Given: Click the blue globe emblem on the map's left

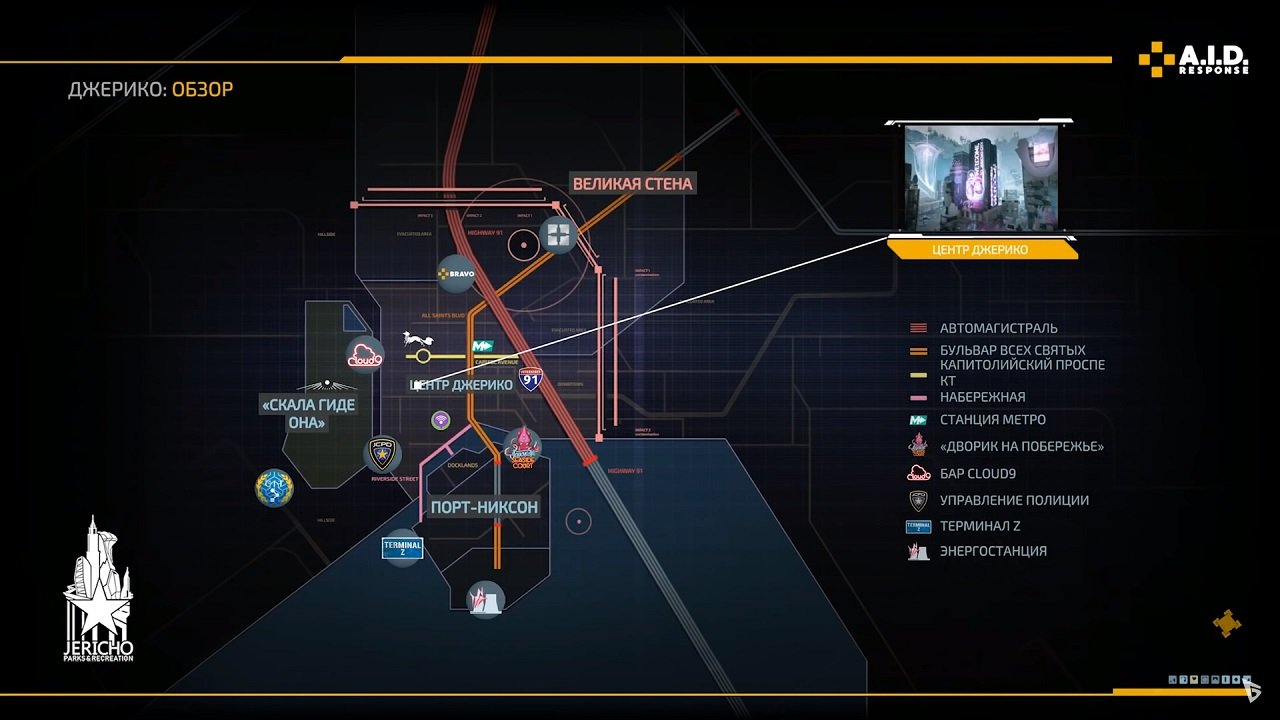Looking at the screenshot, I should coord(273,489).
